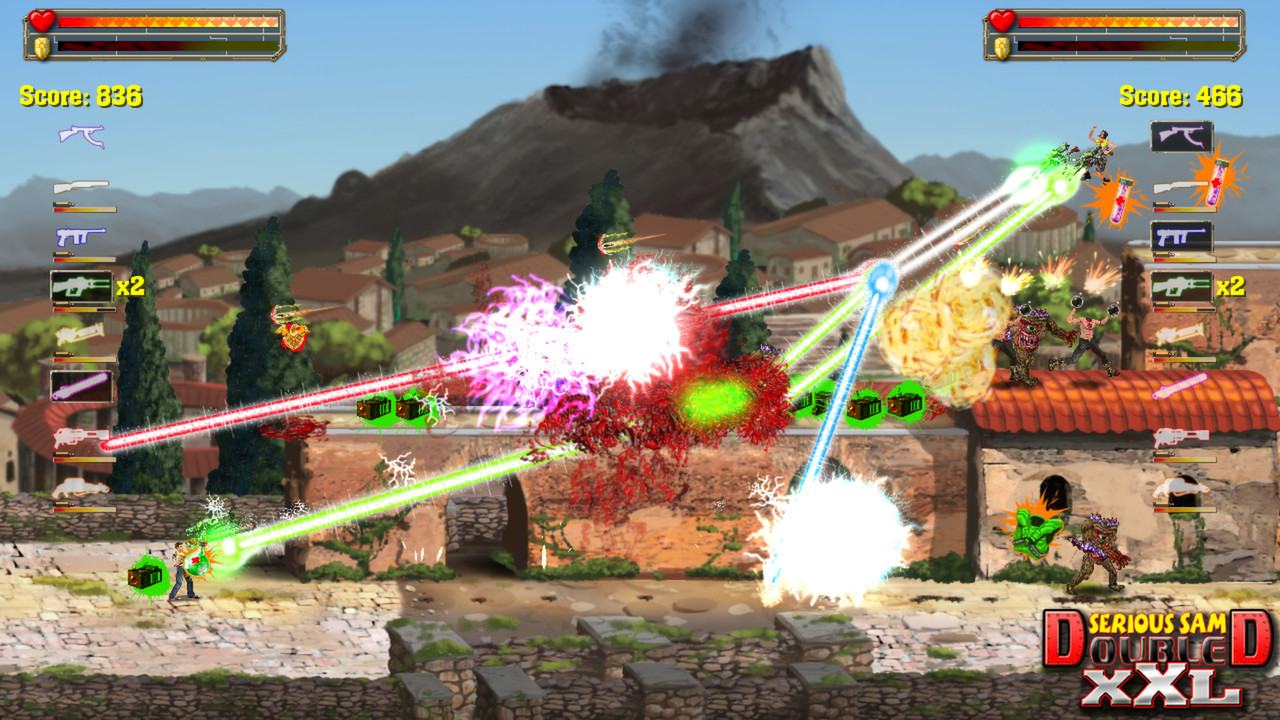Screen dimensions: 1280x720
Task: Select the tommy gun in the left weapon list
Action: pyautogui.click(x=80, y=135)
